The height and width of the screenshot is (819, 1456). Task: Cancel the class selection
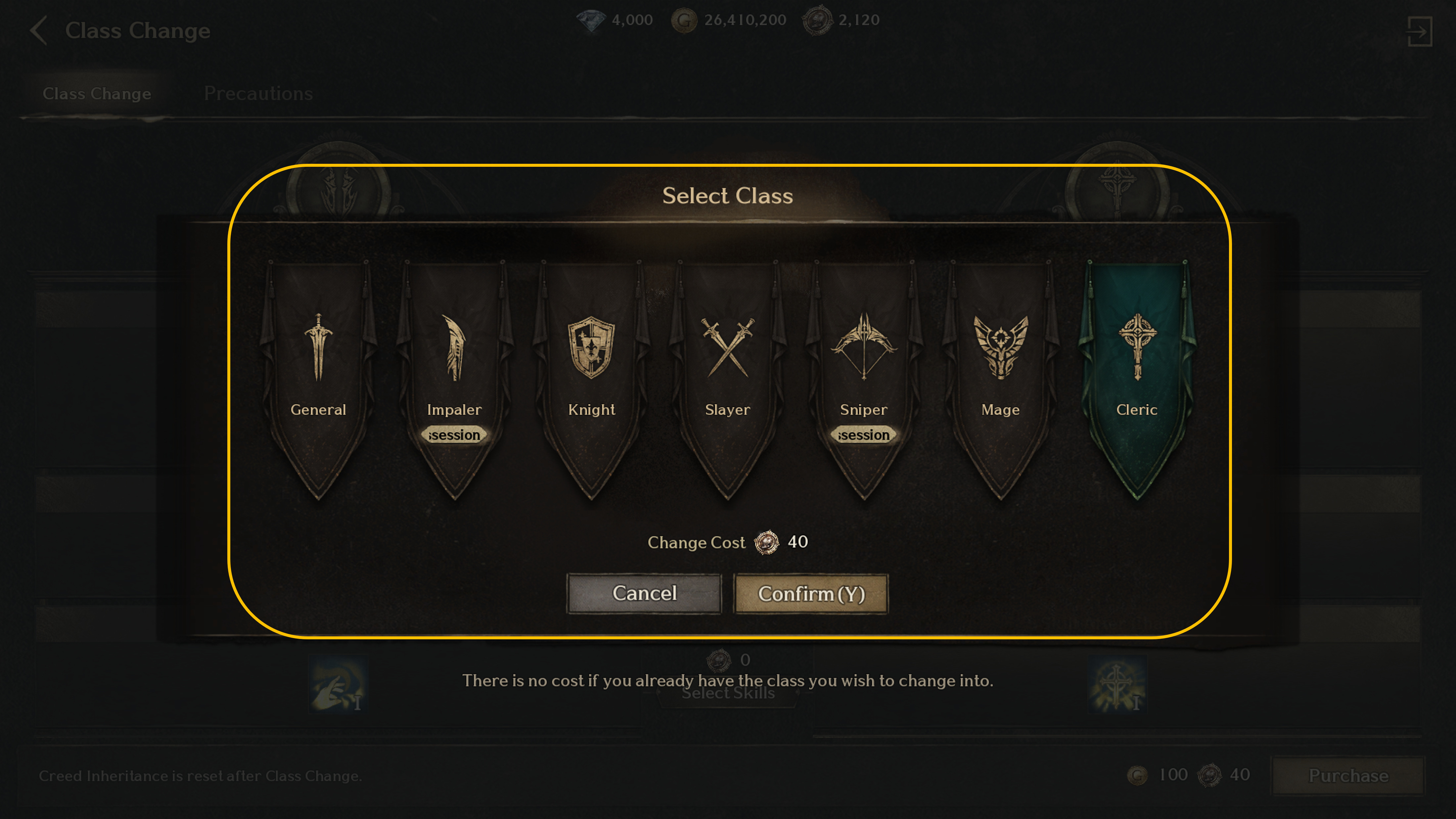[x=644, y=593]
